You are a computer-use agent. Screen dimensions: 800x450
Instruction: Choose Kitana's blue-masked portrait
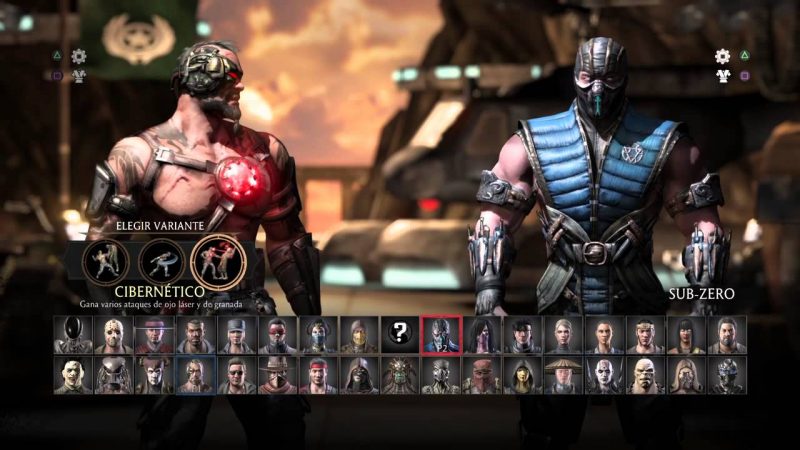point(318,335)
